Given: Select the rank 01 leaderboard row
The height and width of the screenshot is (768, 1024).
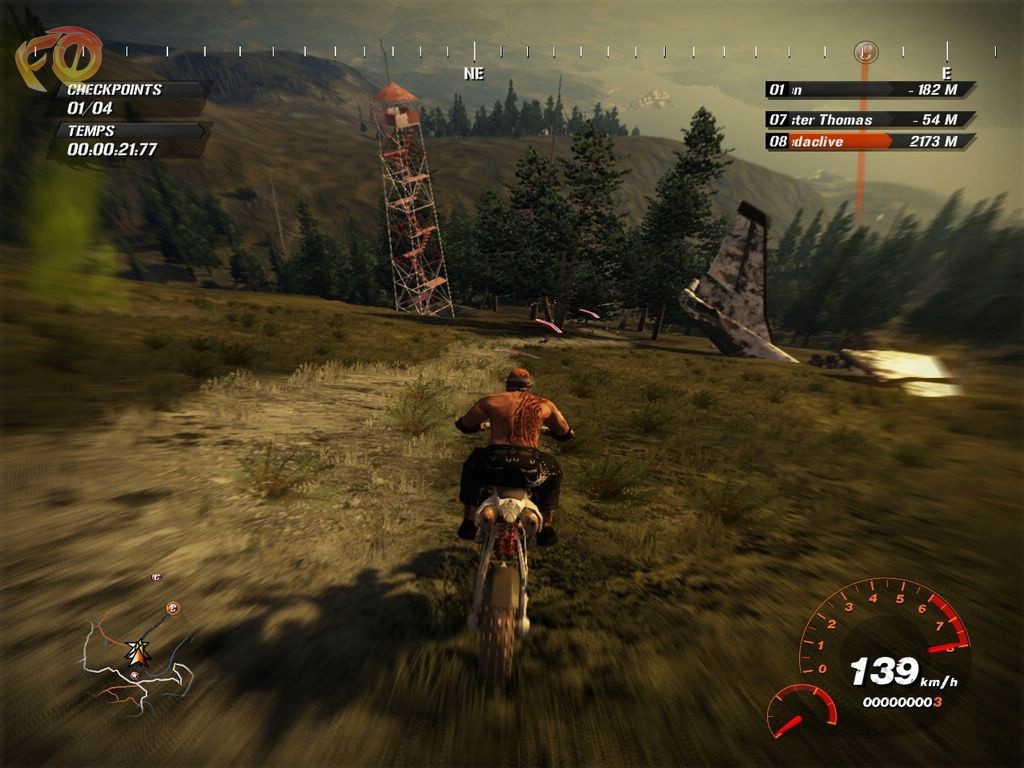Looking at the screenshot, I should [870, 90].
